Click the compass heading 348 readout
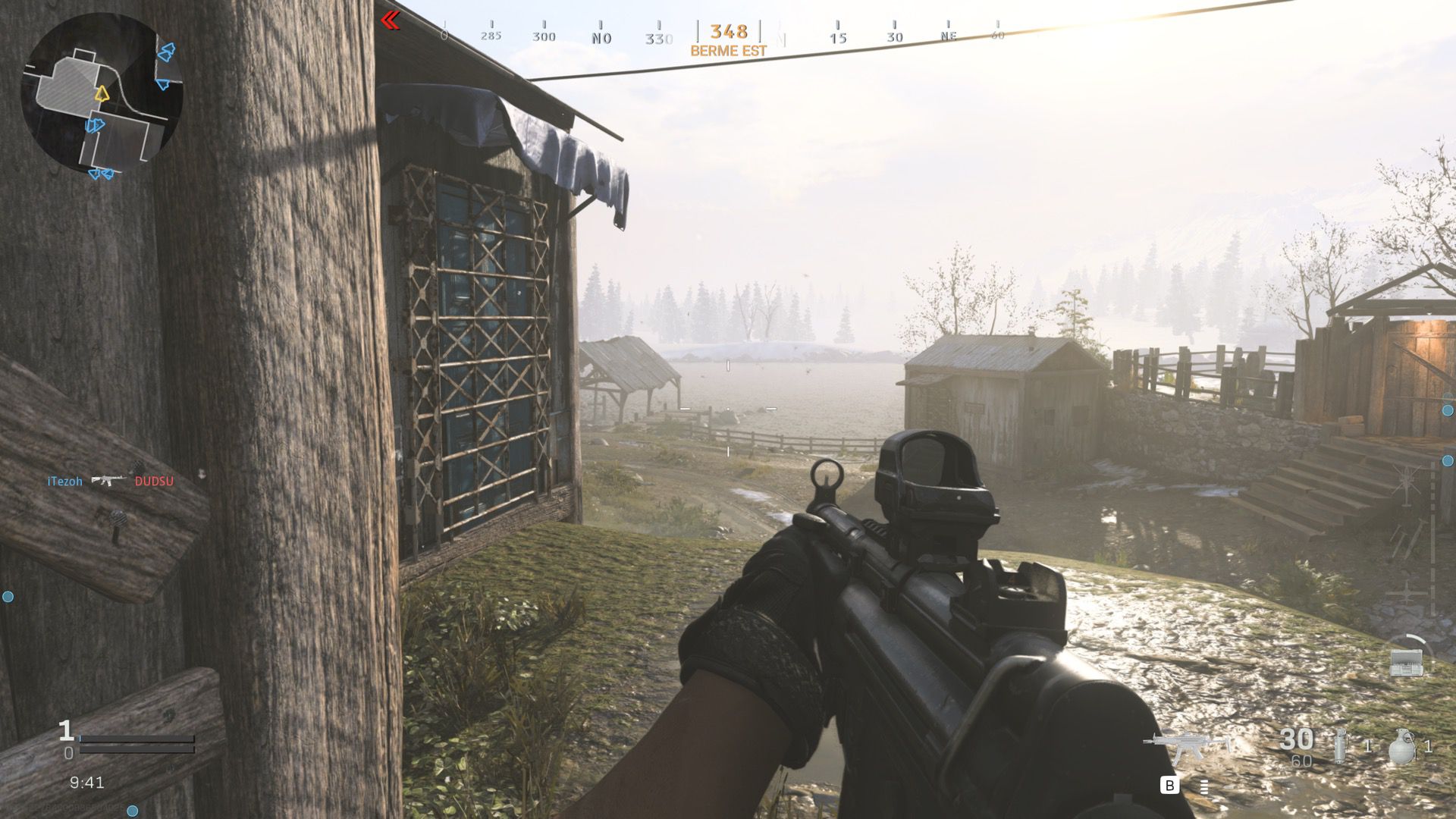1456x819 pixels. 728,32
